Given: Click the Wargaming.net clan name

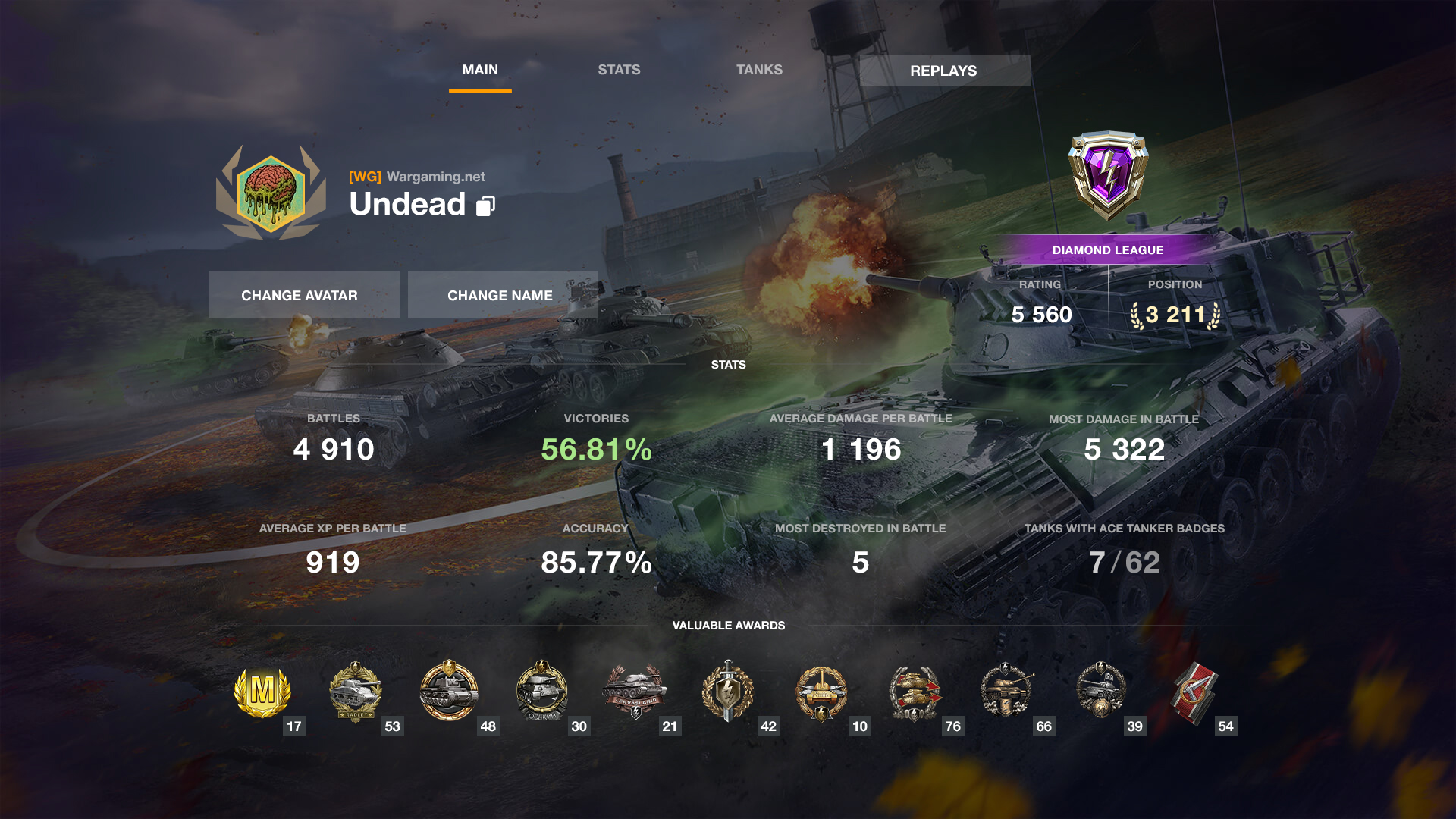Looking at the screenshot, I should (x=435, y=177).
